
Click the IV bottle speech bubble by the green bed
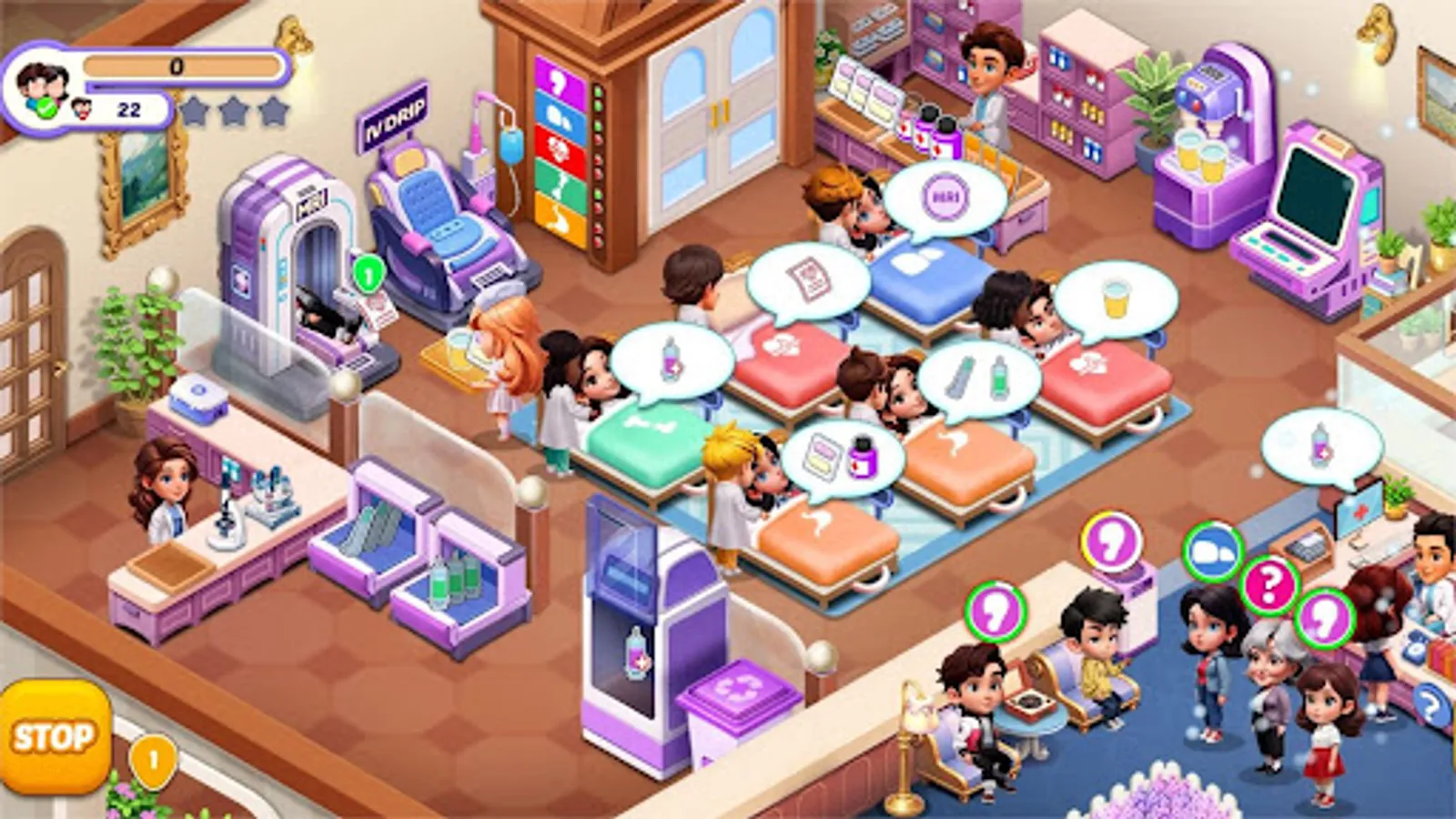[673, 359]
